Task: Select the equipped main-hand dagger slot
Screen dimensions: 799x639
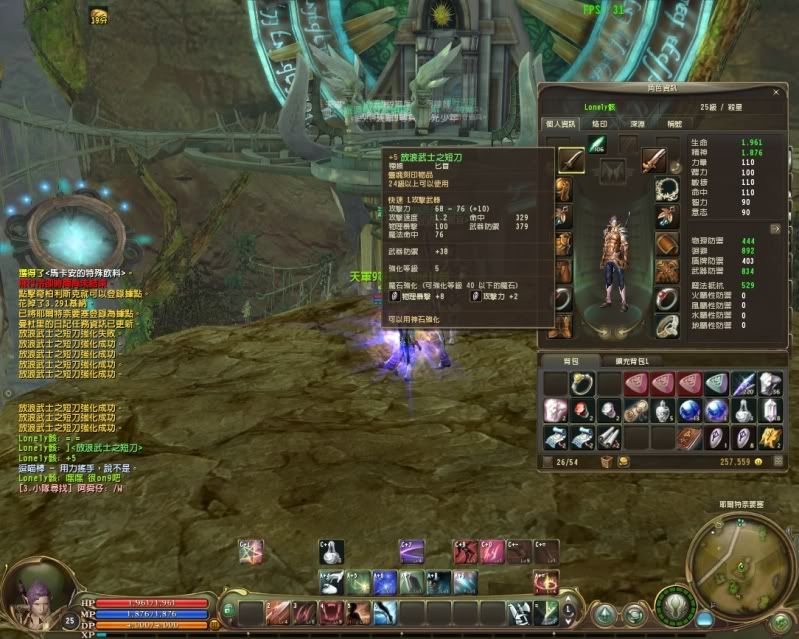Action: coord(571,159)
